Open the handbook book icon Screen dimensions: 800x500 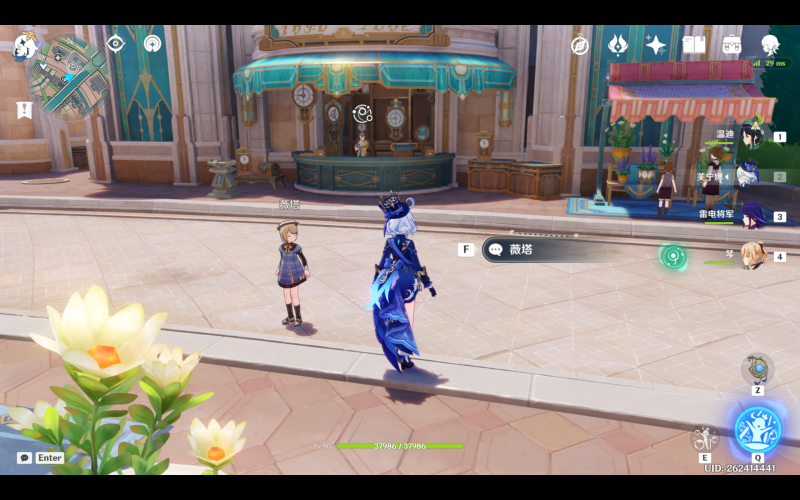click(x=694, y=45)
